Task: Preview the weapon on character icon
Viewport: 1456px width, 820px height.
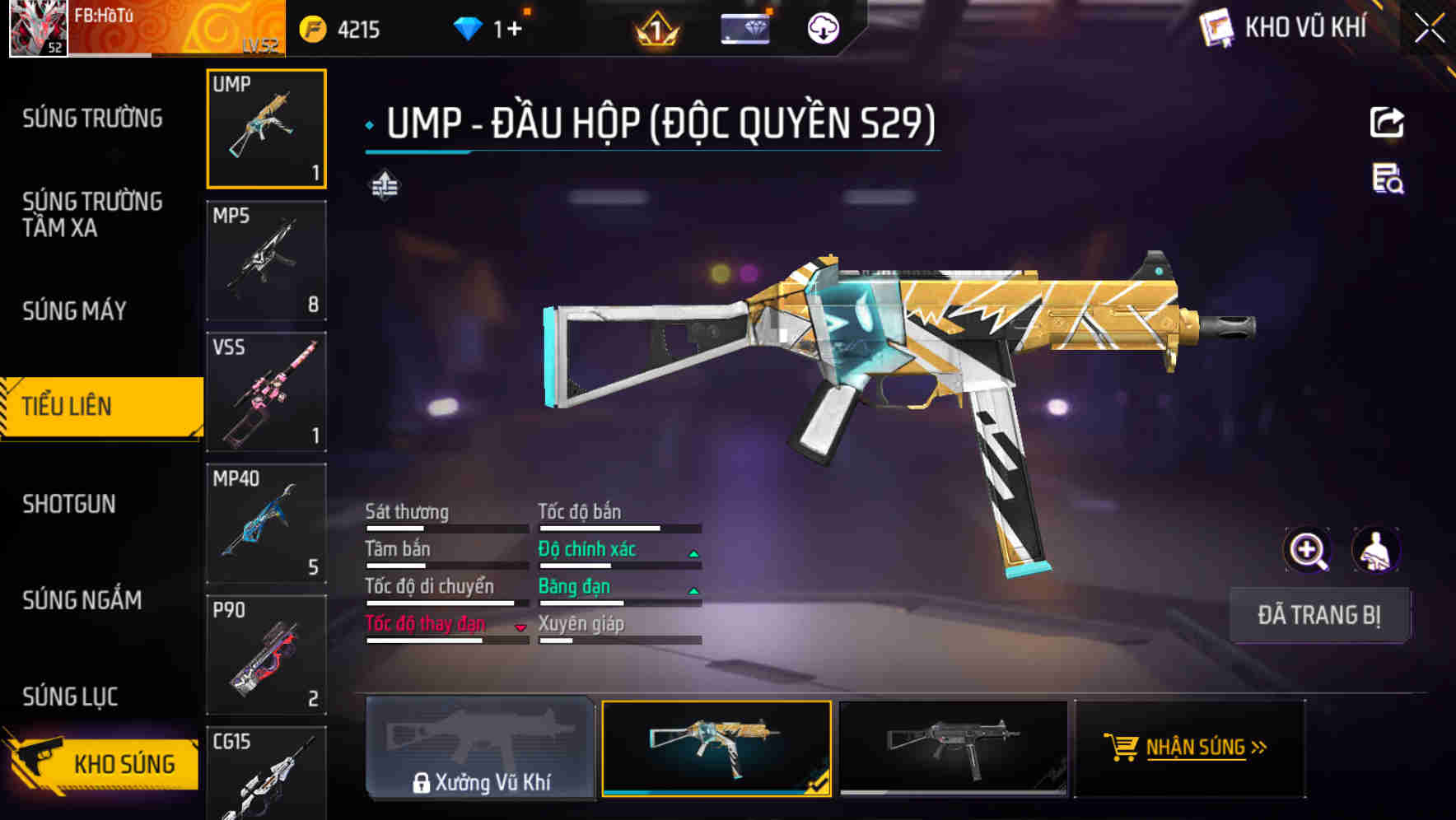Action: tap(1375, 550)
